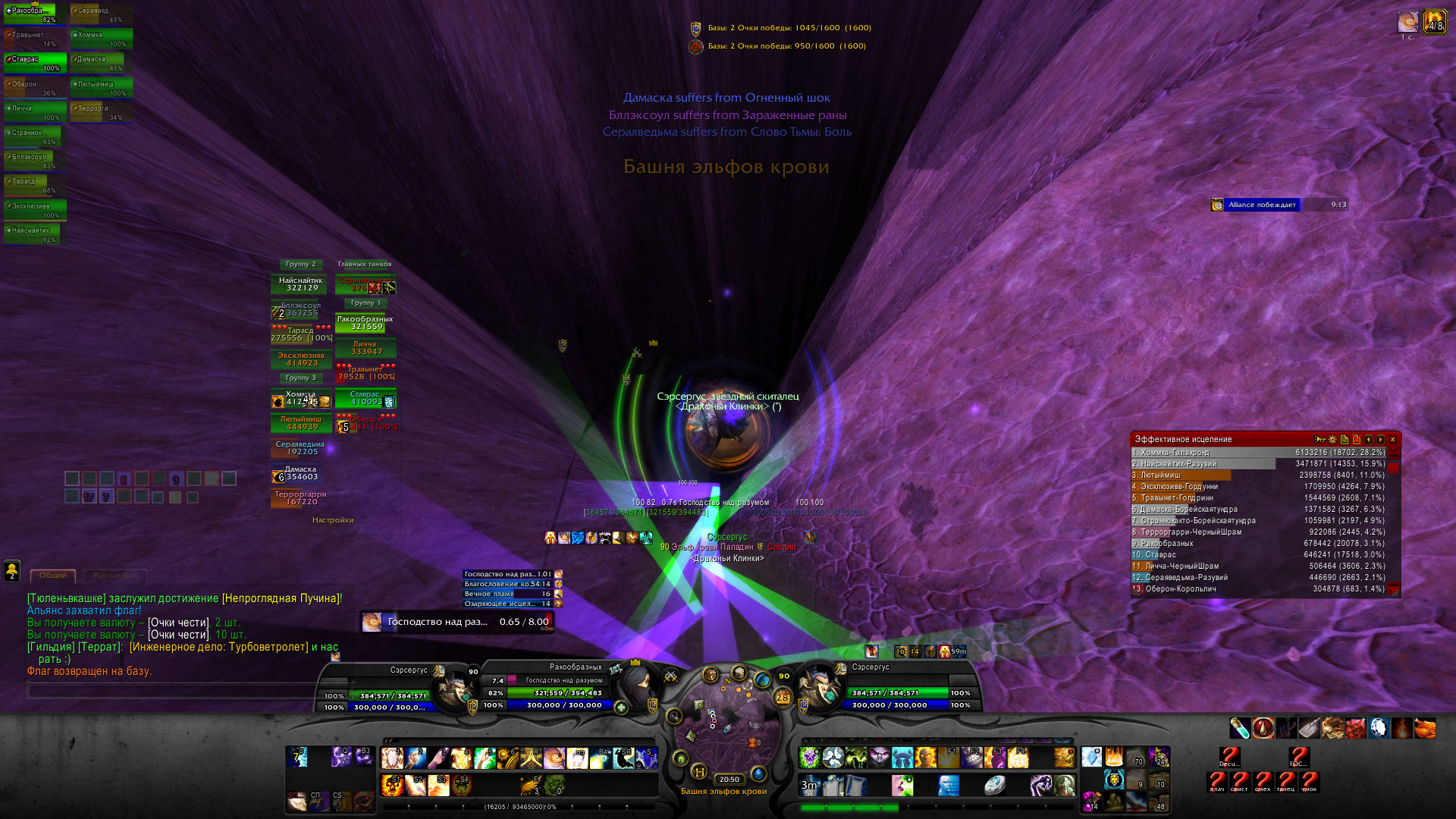1456x819 pixels.
Task: Click the плач emote macro button
Action: click(x=1217, y=781)
